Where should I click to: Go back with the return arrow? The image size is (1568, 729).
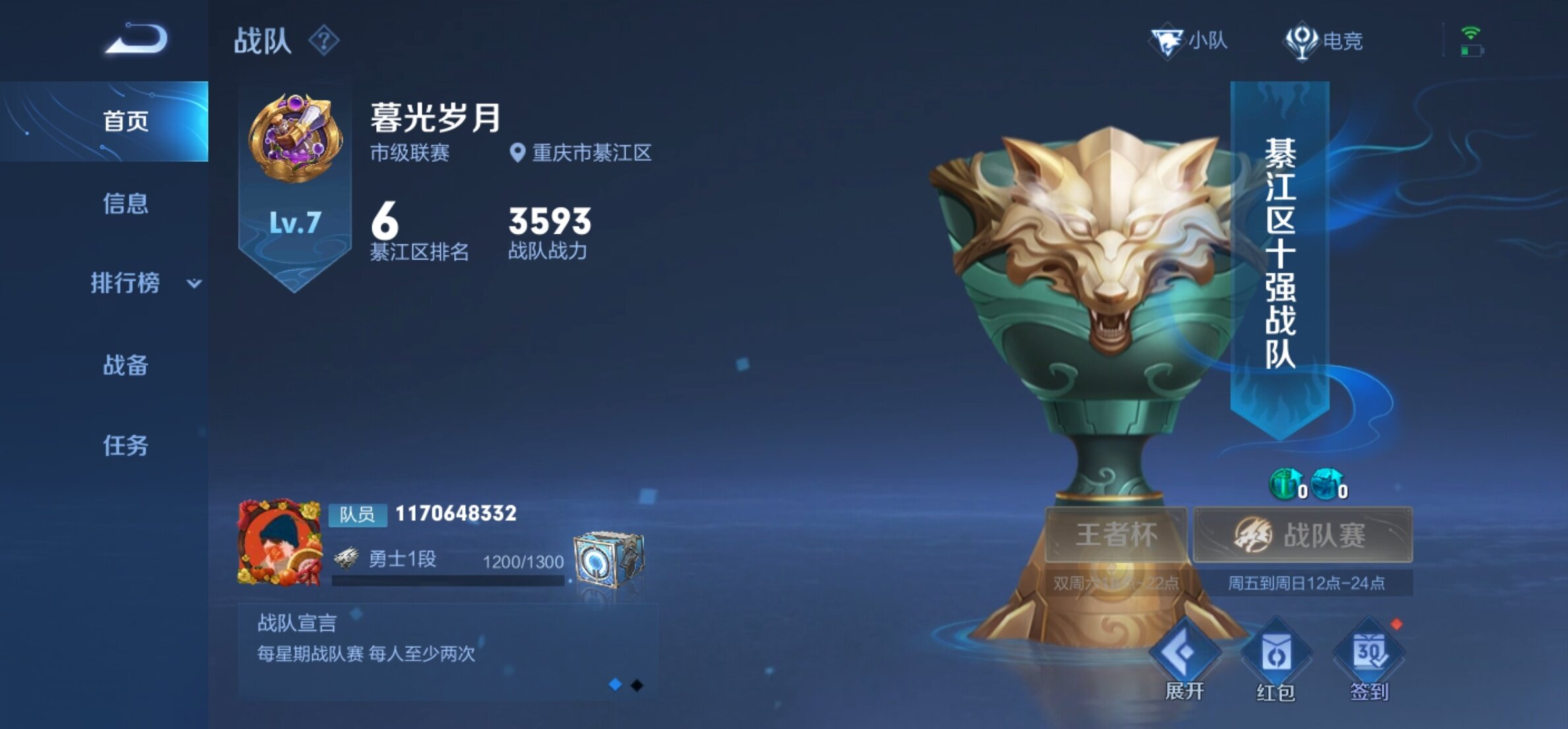coord(137,39)
